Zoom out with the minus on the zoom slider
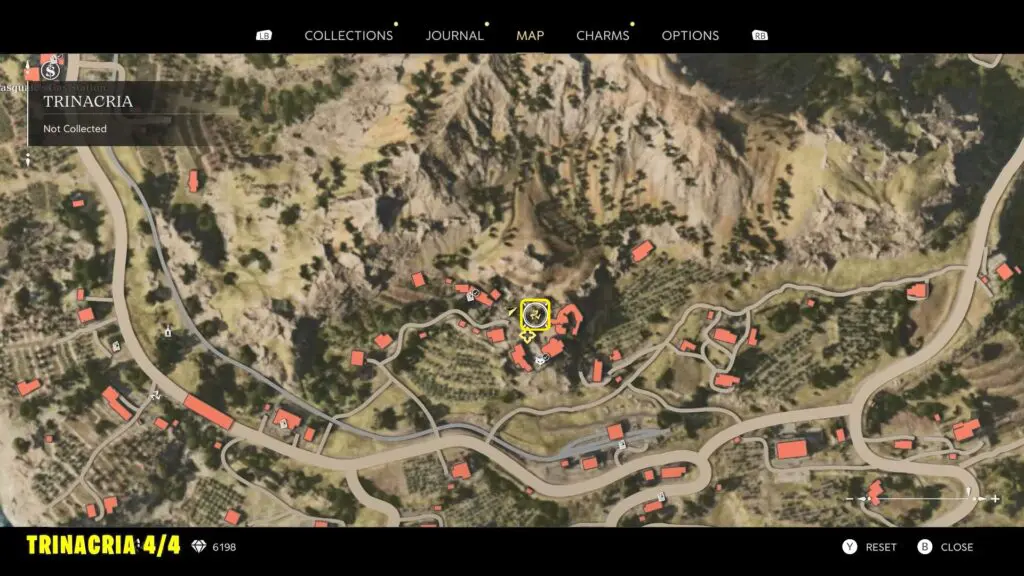1024x576 pixels. coord(851,498)
